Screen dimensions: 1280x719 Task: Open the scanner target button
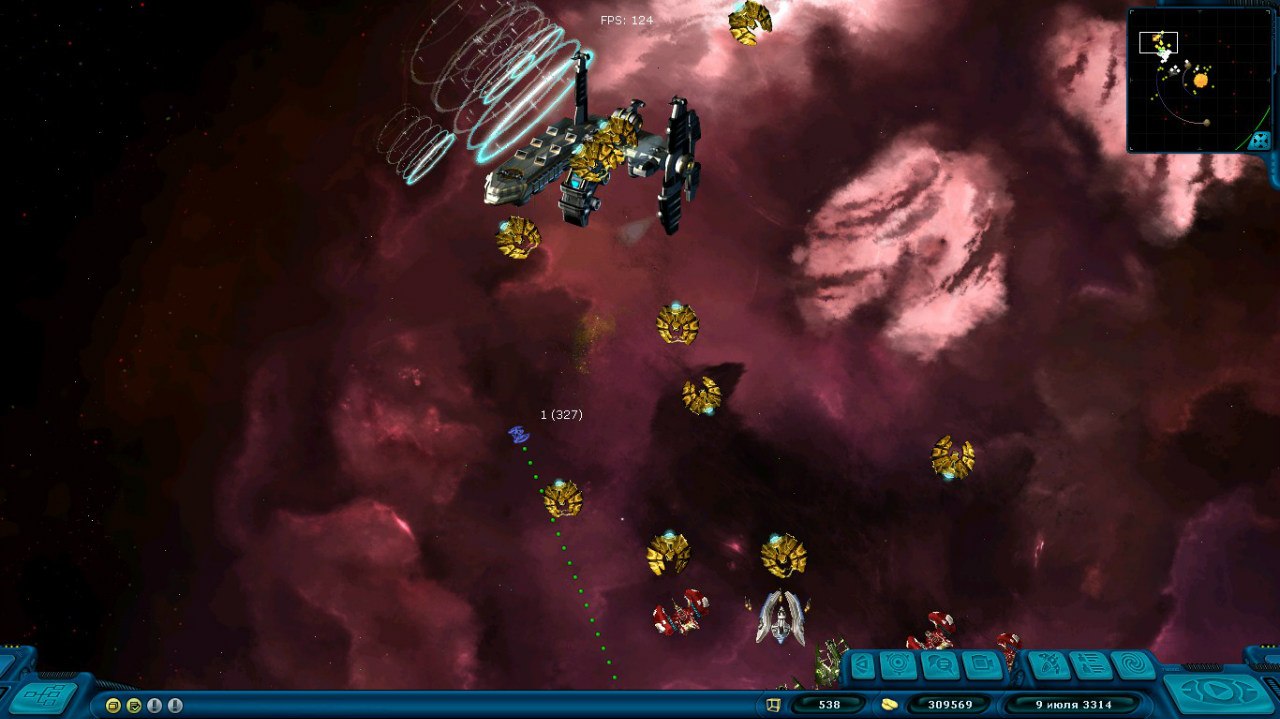[x=897, y=664]
